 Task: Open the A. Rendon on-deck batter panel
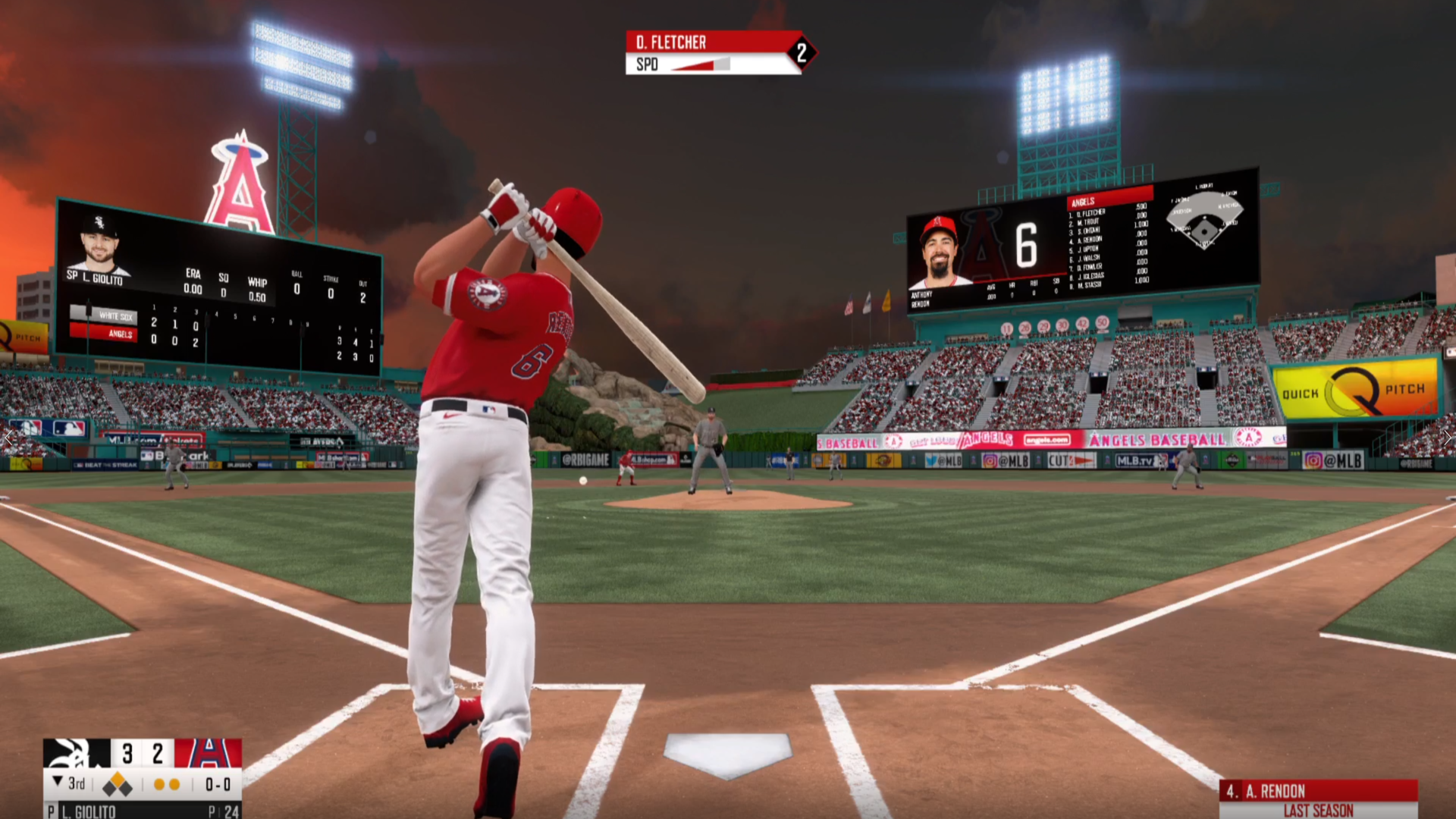click(x=1318, y=799)
